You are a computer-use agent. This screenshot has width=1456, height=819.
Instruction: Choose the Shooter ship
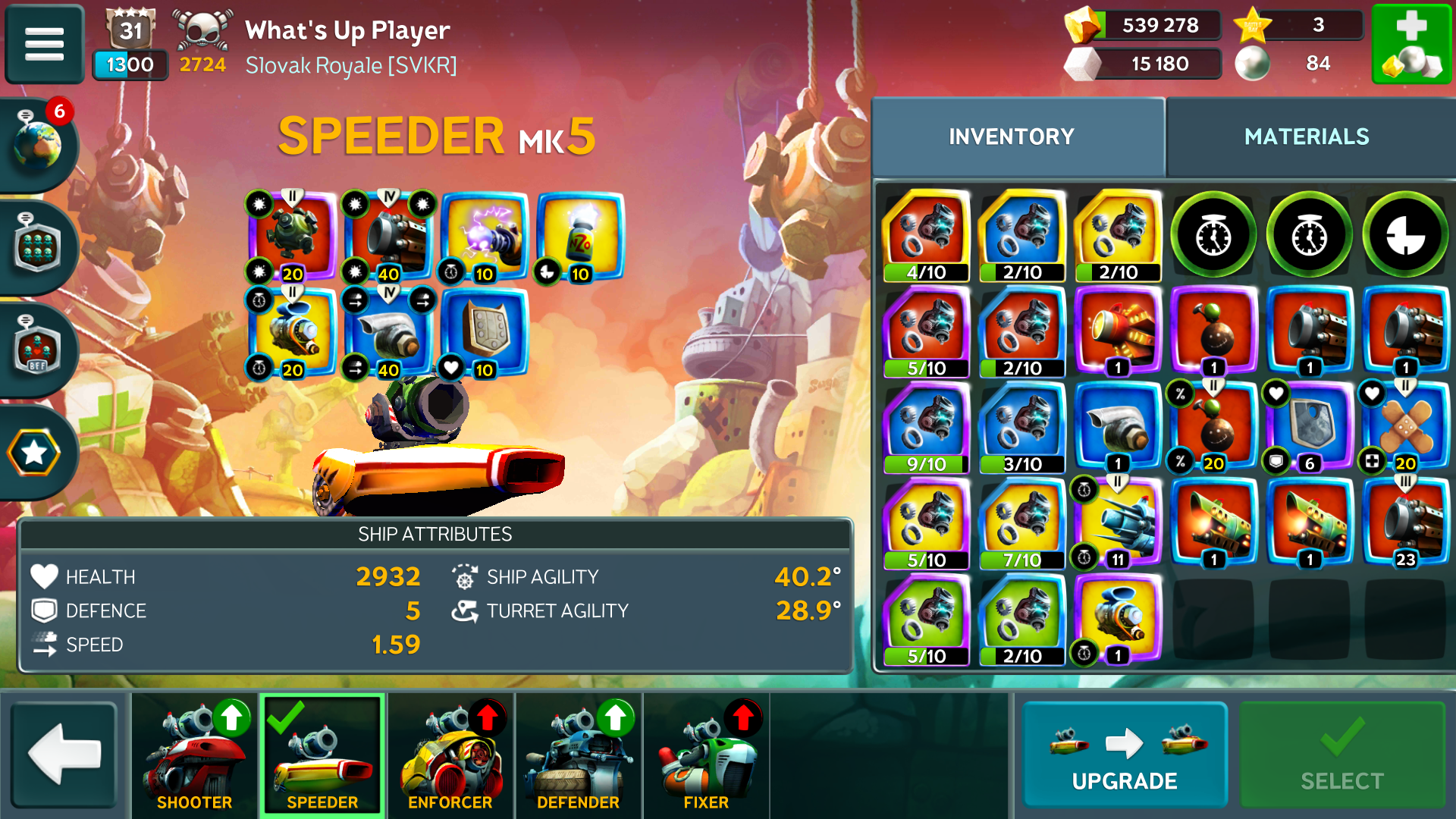195,755
